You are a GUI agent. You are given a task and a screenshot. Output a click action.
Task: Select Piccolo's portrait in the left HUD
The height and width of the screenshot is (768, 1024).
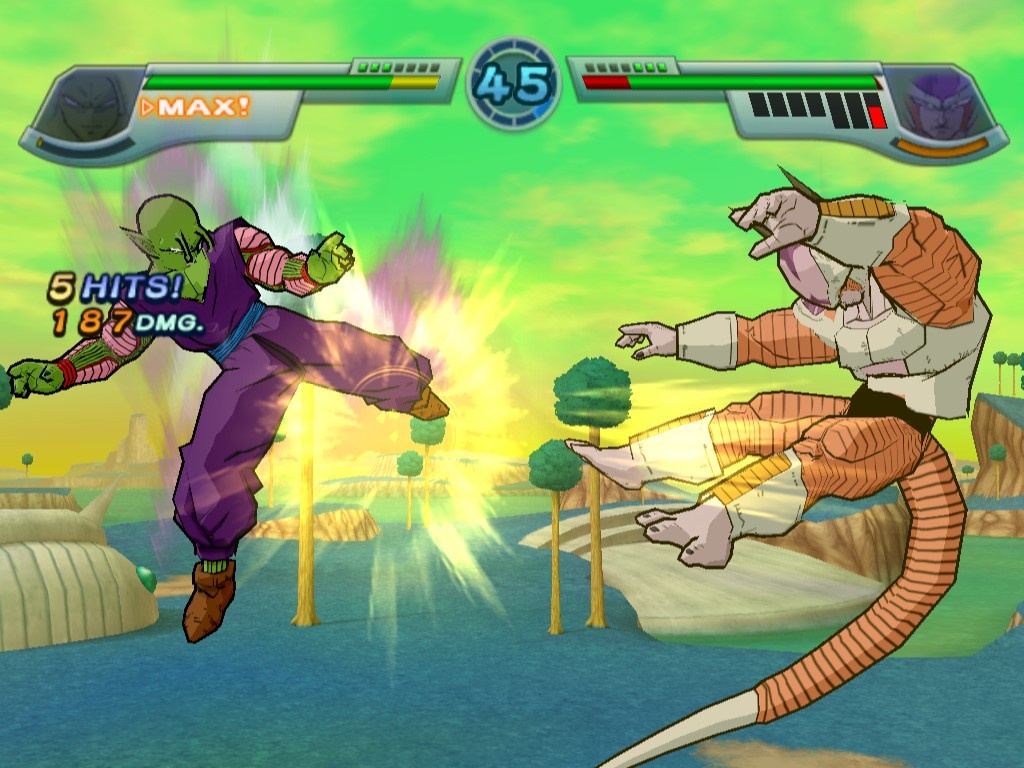tap(87, 104)
